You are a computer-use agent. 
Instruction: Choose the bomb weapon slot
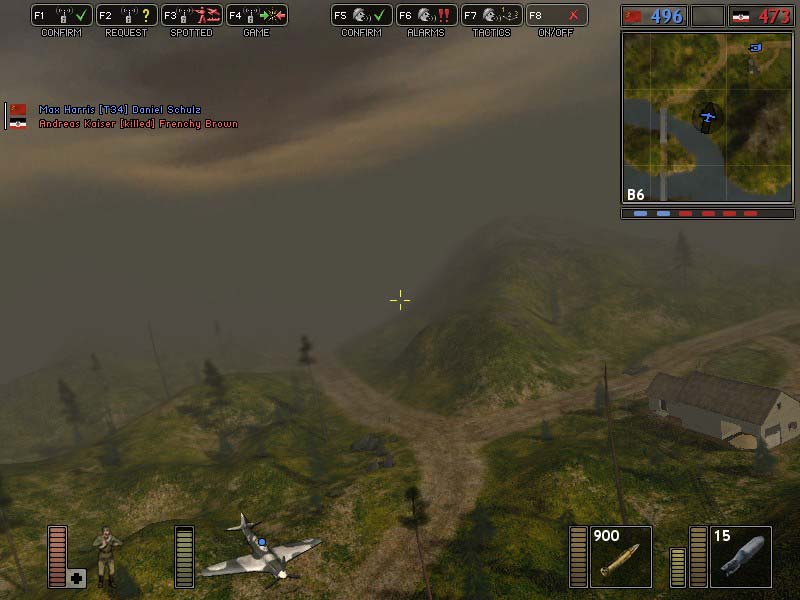pyautogui.click(x=740, y=556)
